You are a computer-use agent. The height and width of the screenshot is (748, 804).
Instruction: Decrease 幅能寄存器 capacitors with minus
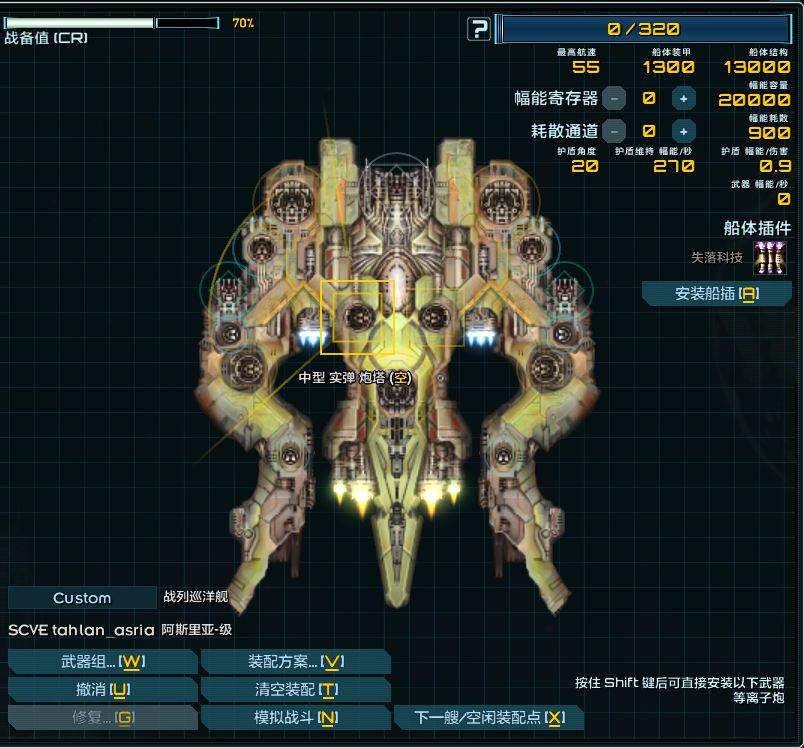coord(614,98)
